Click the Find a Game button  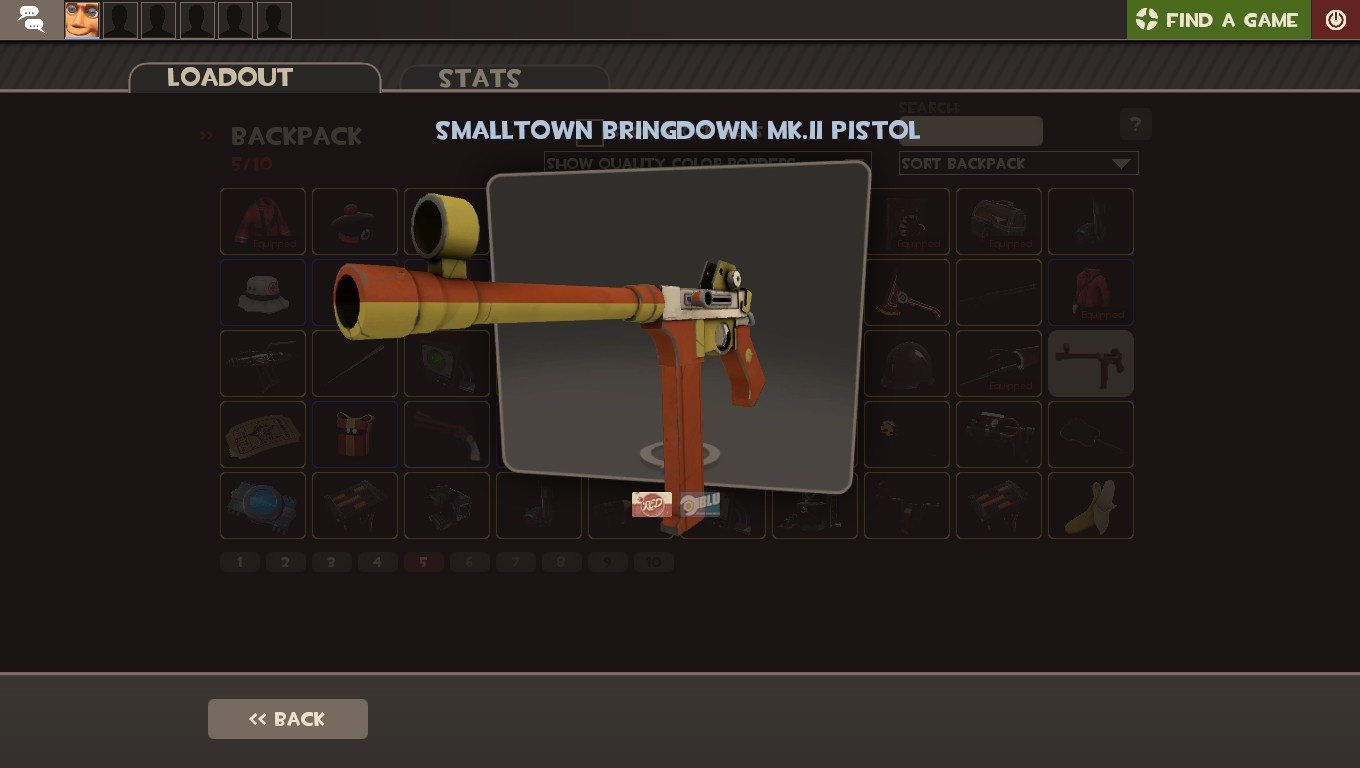1218,19
